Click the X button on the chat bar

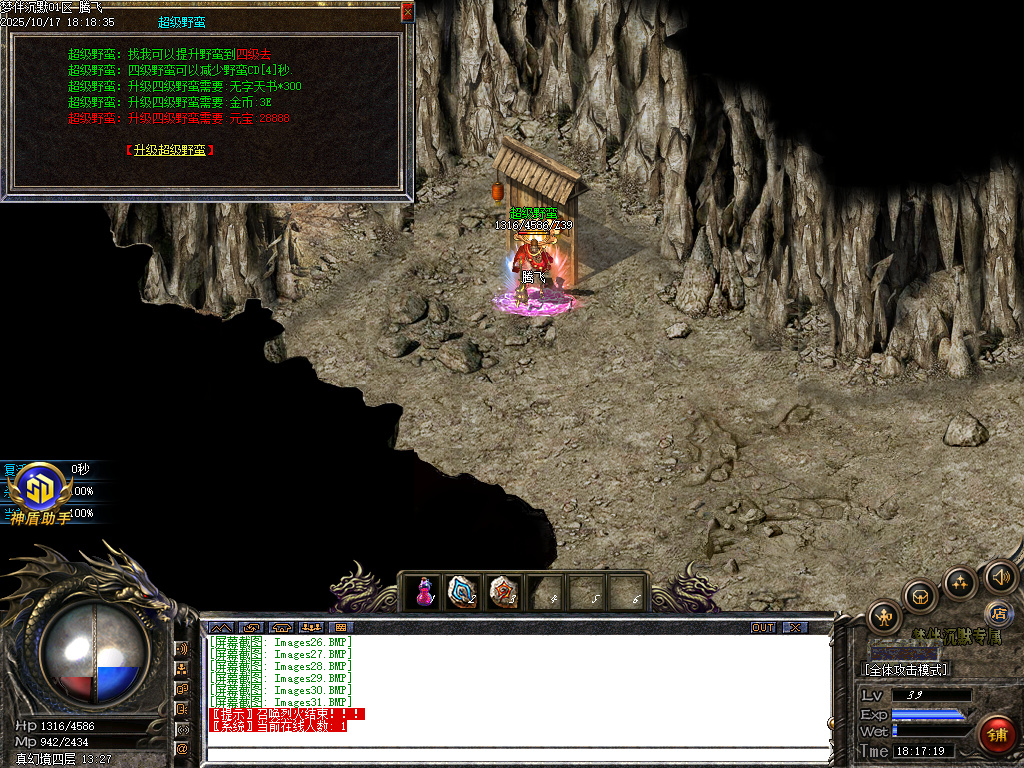(x=794, y=628)
